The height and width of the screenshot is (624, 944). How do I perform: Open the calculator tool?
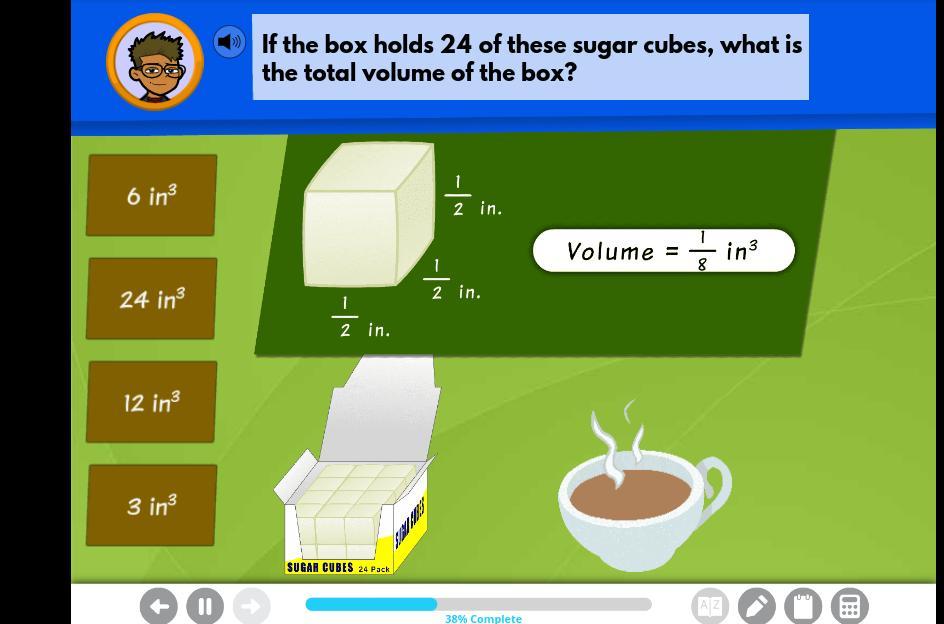point(850,606)
